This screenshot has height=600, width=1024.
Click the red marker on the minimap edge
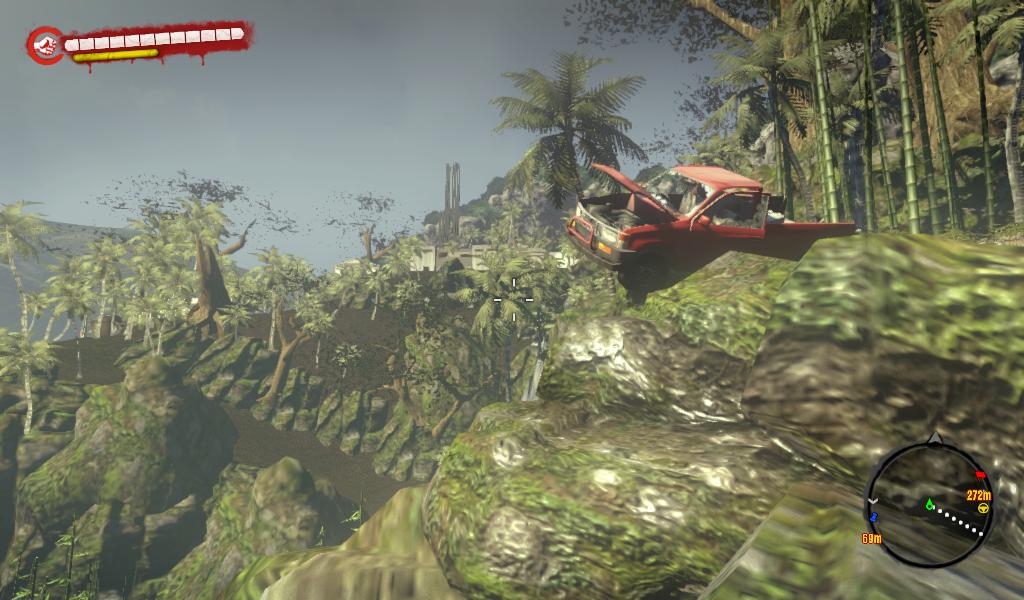(x=980, y=474)
